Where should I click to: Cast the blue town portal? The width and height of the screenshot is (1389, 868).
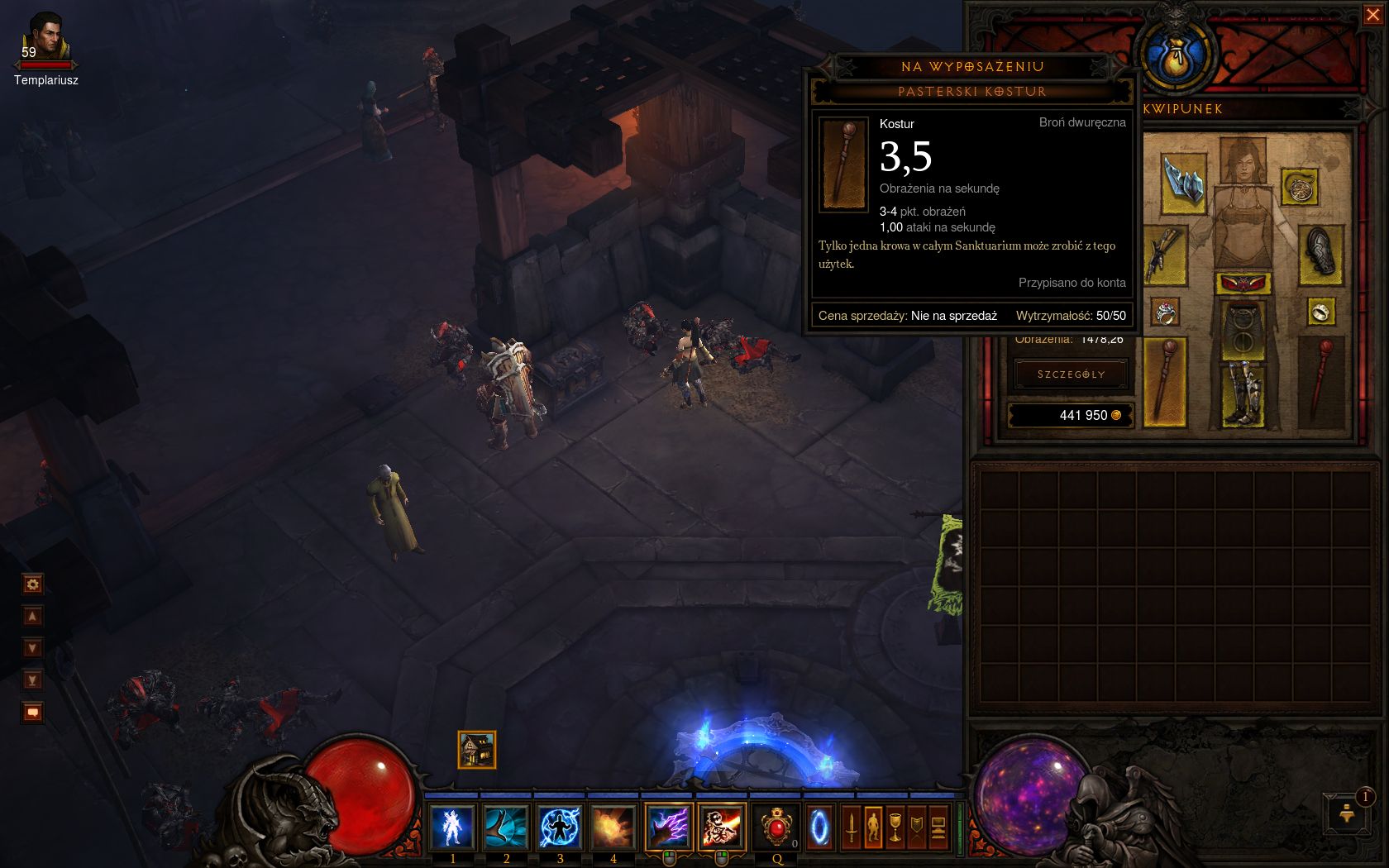click(820, 827)
